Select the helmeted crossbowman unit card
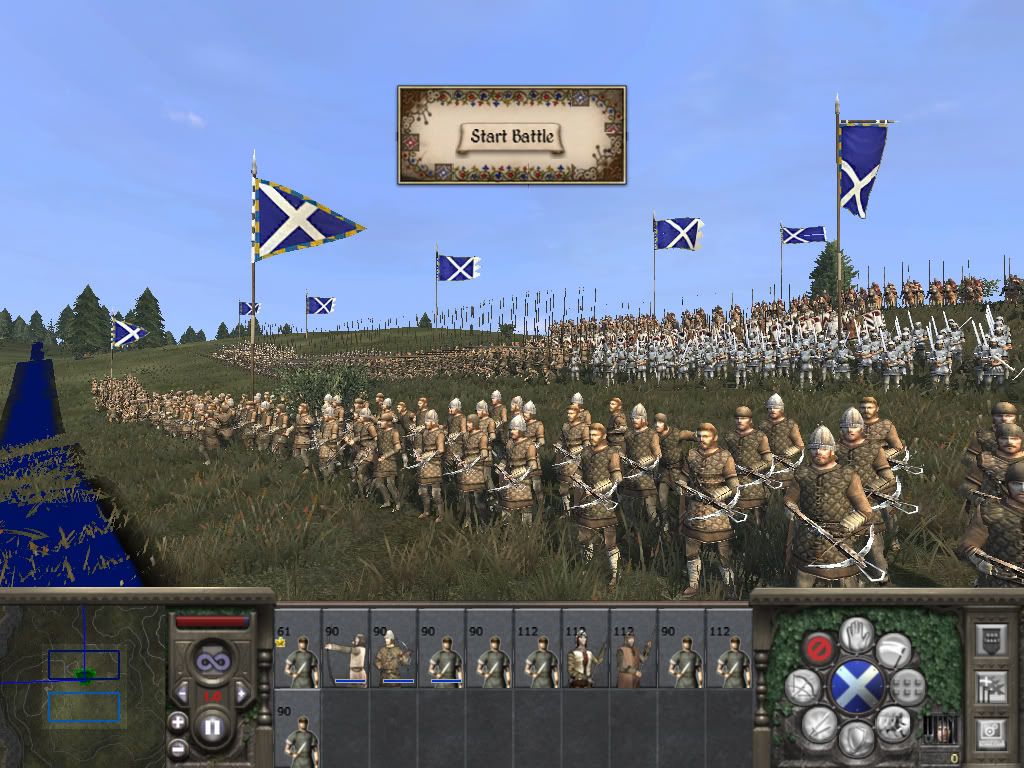The image size is (1024, 768). pos(394,649)
